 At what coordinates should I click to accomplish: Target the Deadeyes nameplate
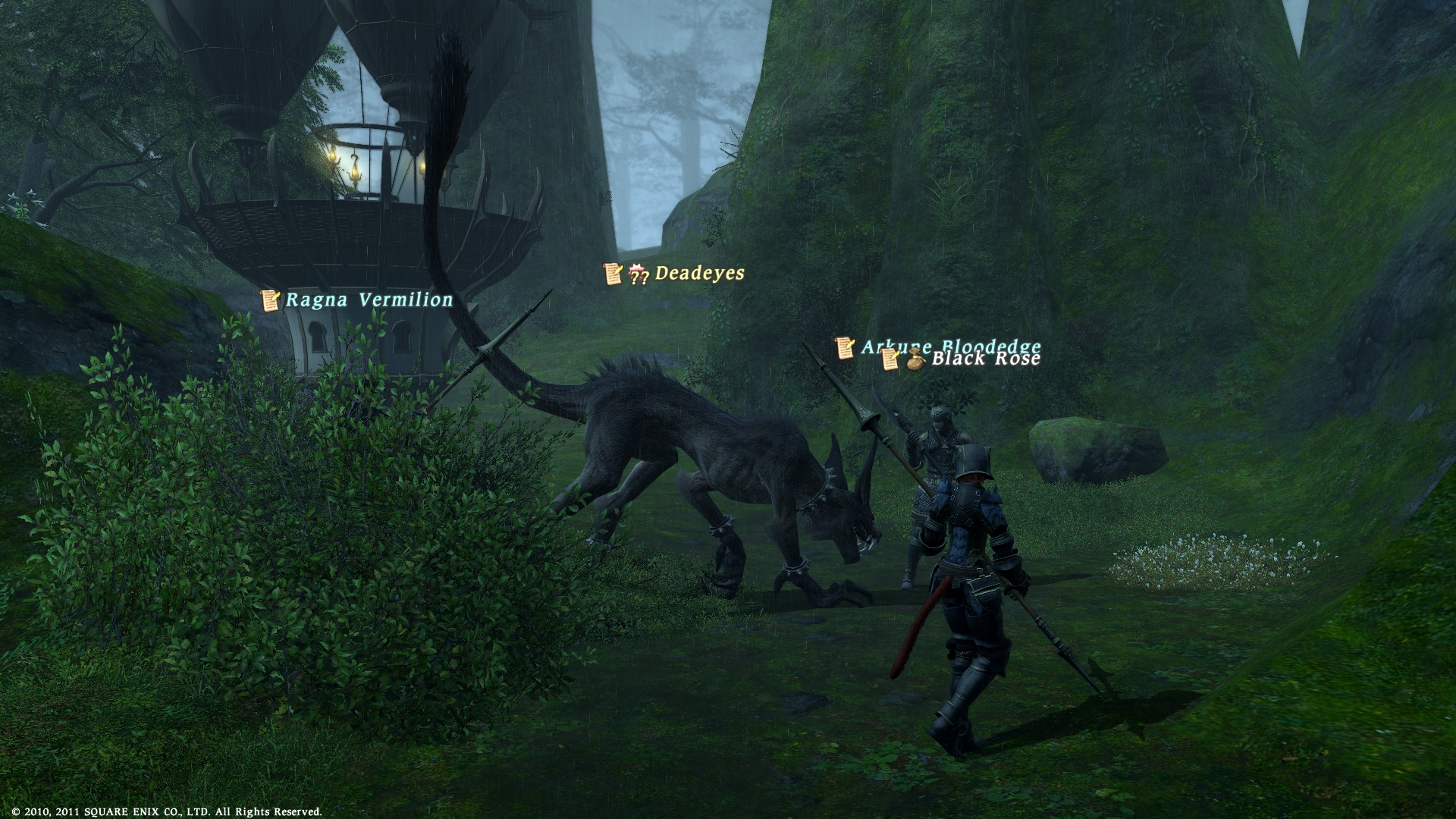(x=698, y=274)
